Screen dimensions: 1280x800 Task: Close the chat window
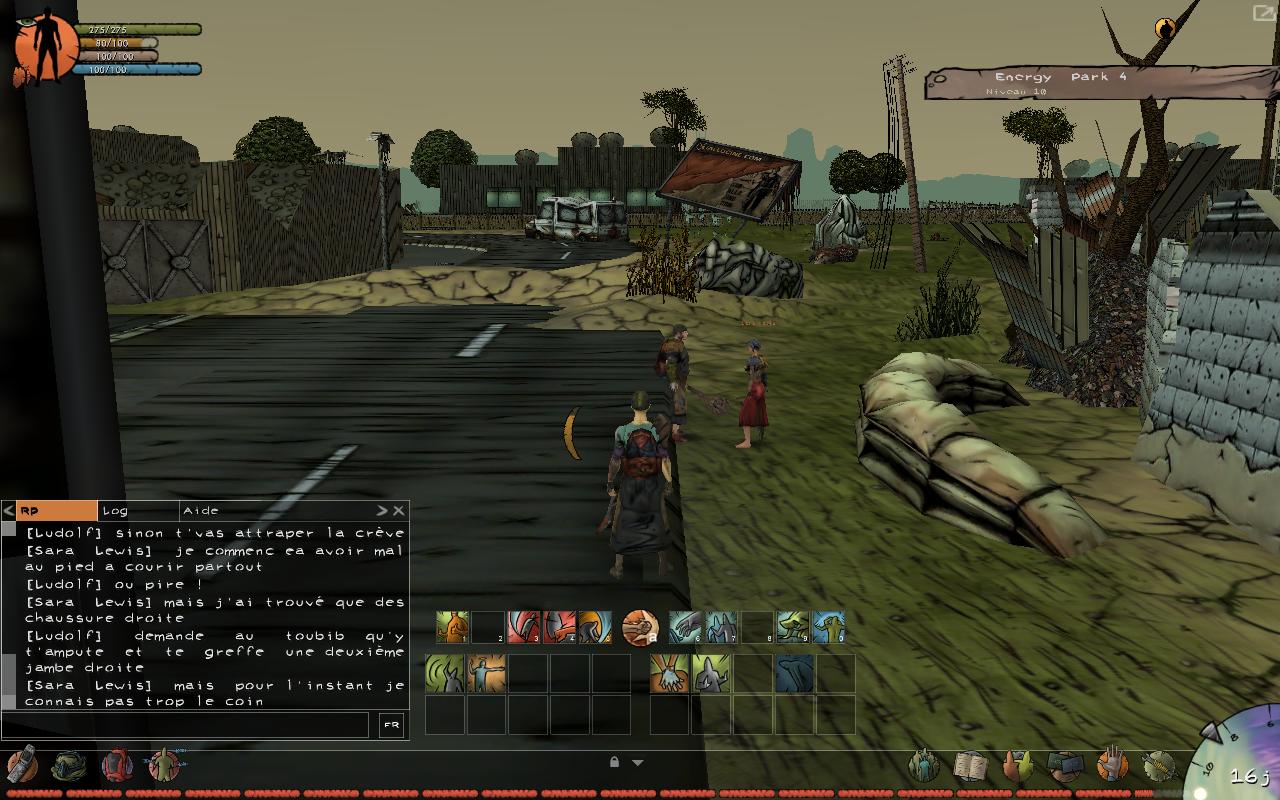coord(398,511)
